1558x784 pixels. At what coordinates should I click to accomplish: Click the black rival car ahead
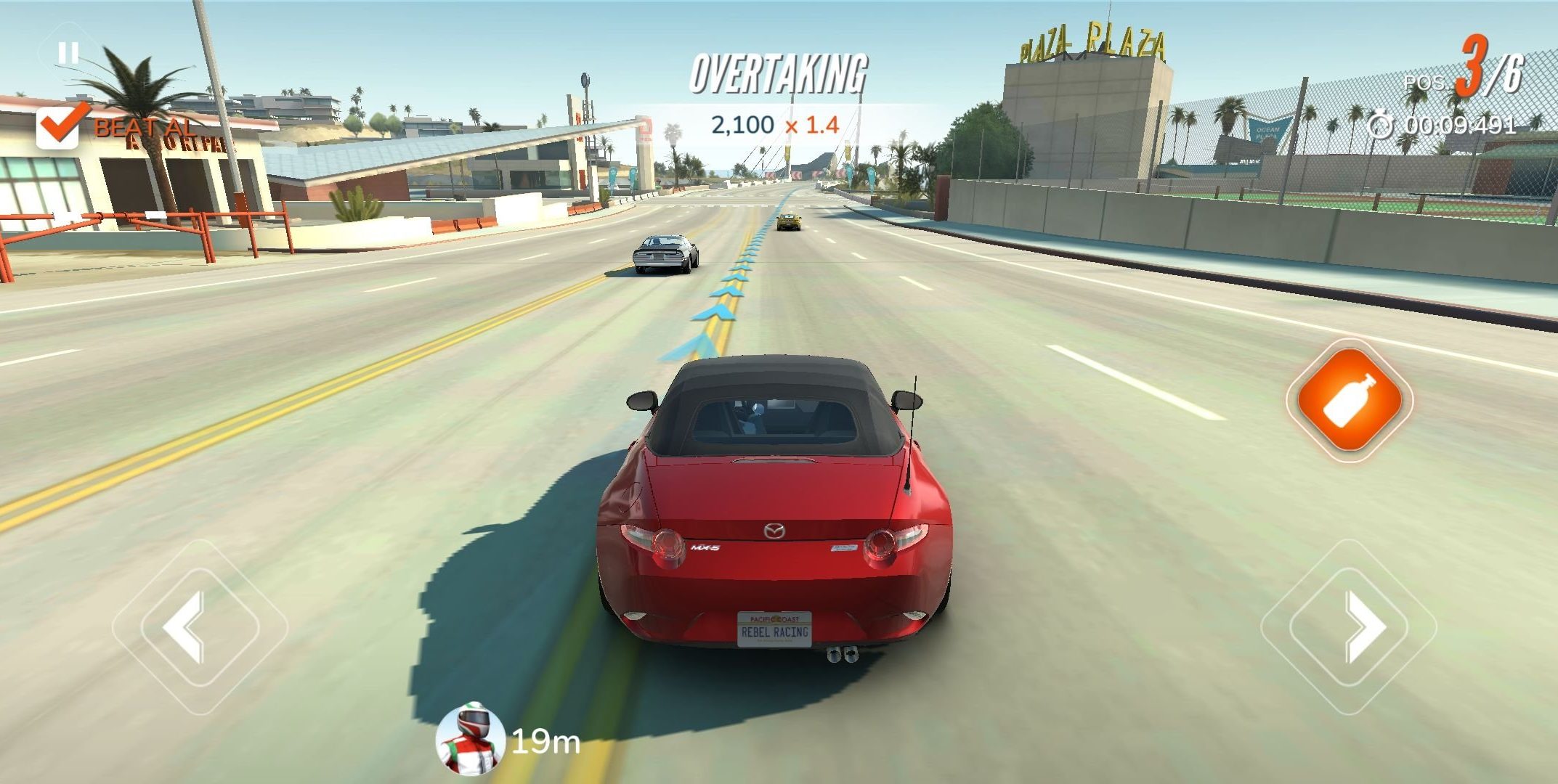coord(665,254)
